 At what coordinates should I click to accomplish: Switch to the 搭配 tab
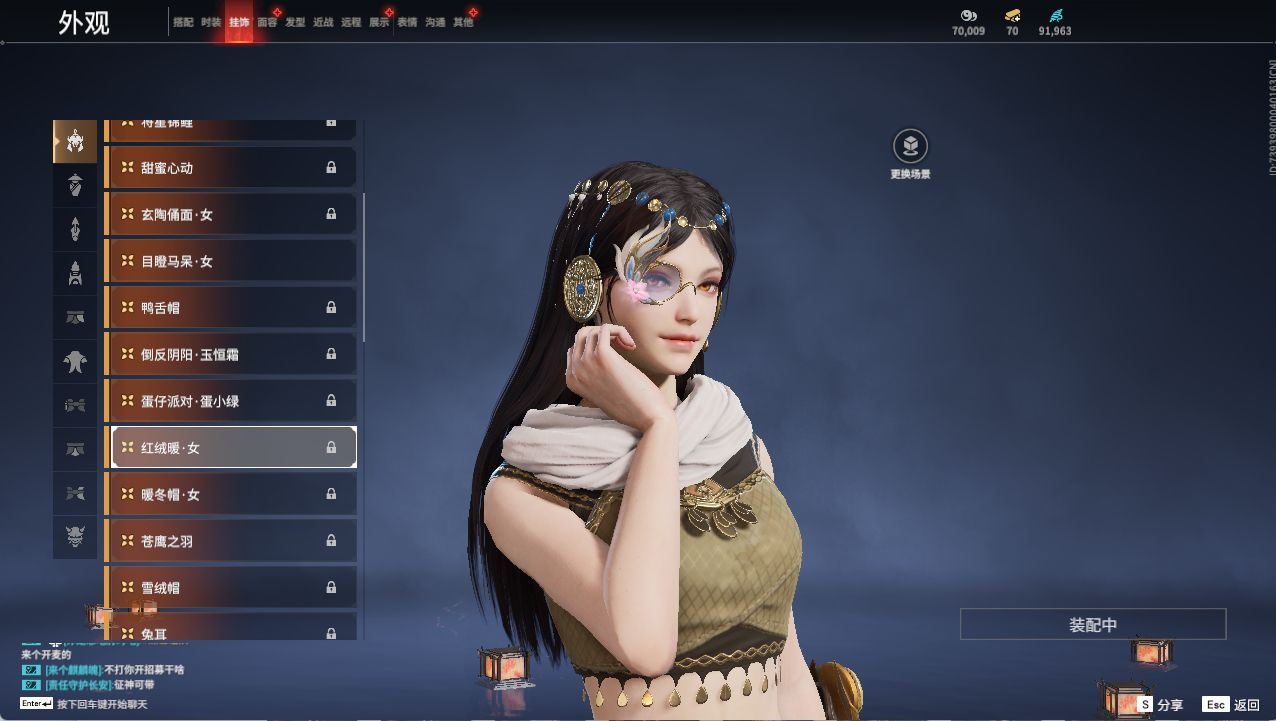[x=183, y=22]
